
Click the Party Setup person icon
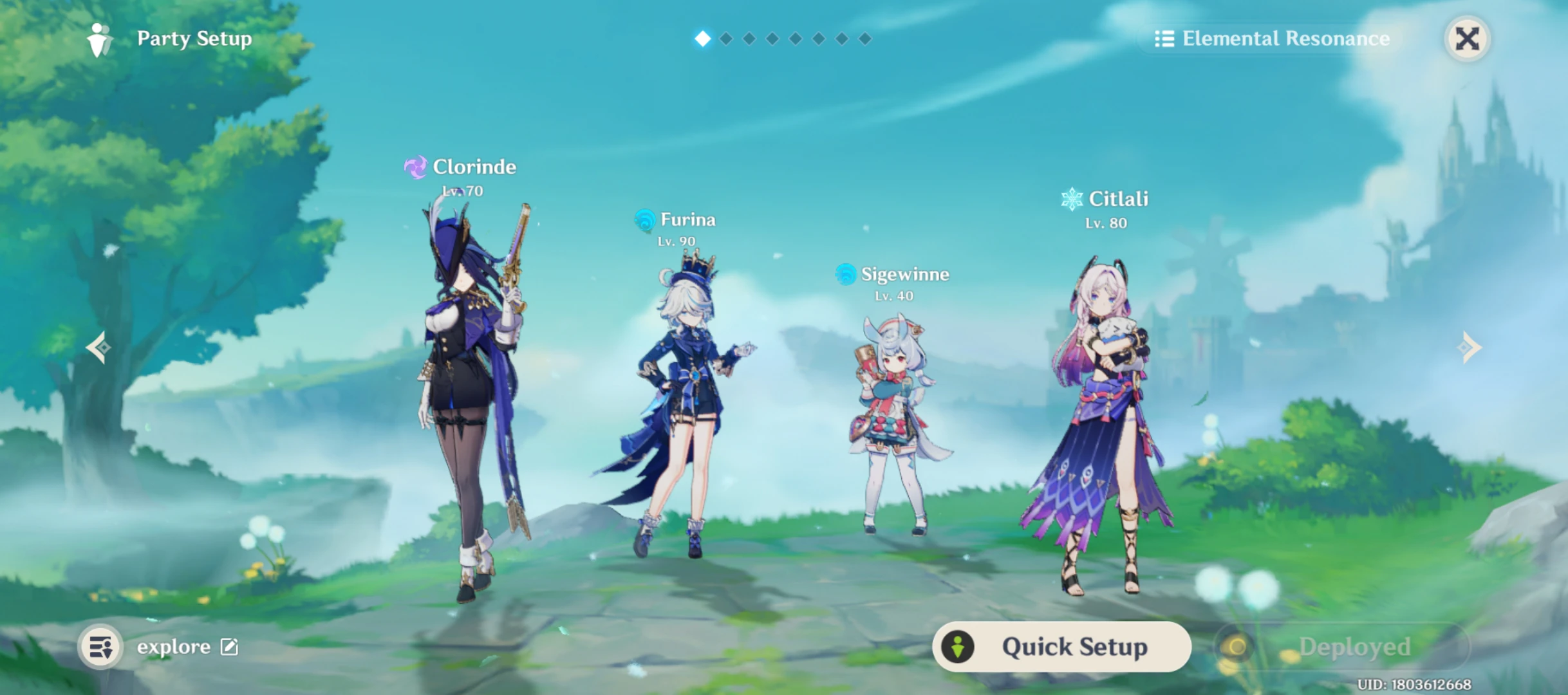pyautogui.click(x=98, y=40)
